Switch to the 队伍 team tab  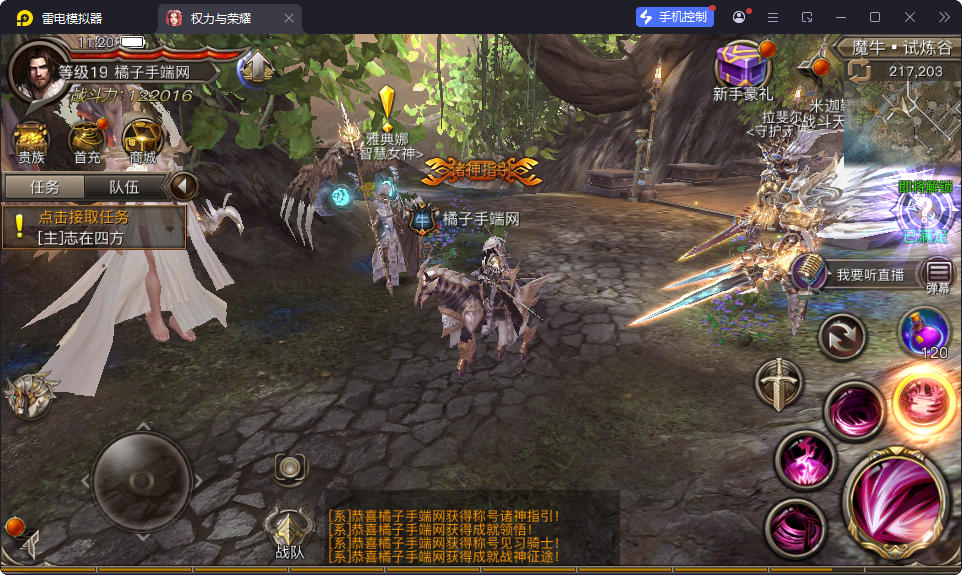coord(124,187)
